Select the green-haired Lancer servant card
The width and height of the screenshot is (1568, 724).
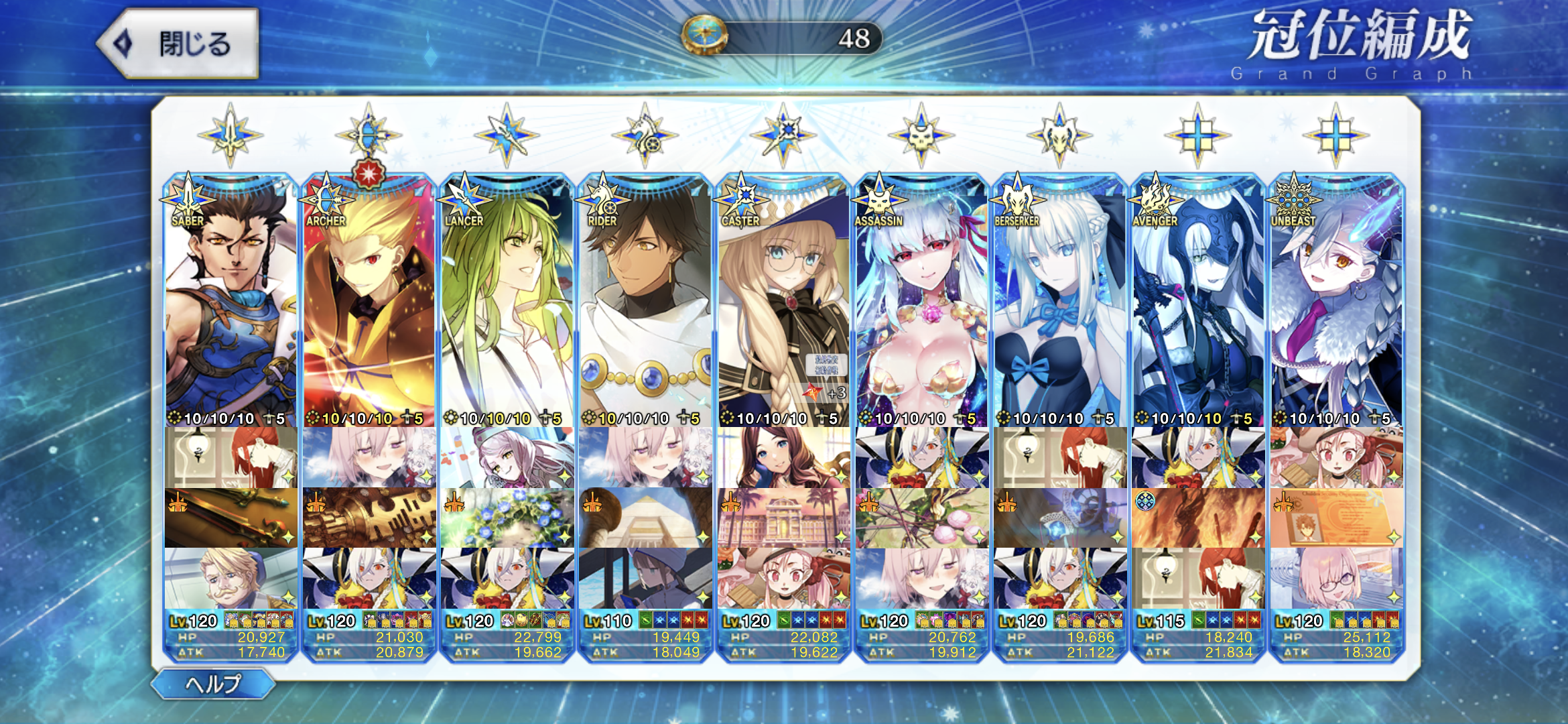coord(507,302)
